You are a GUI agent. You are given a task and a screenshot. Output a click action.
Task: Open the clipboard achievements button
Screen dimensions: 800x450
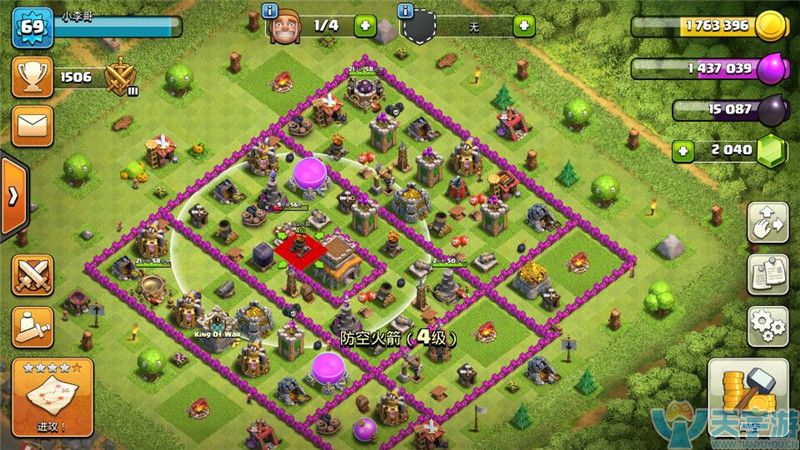pos(767,275)
